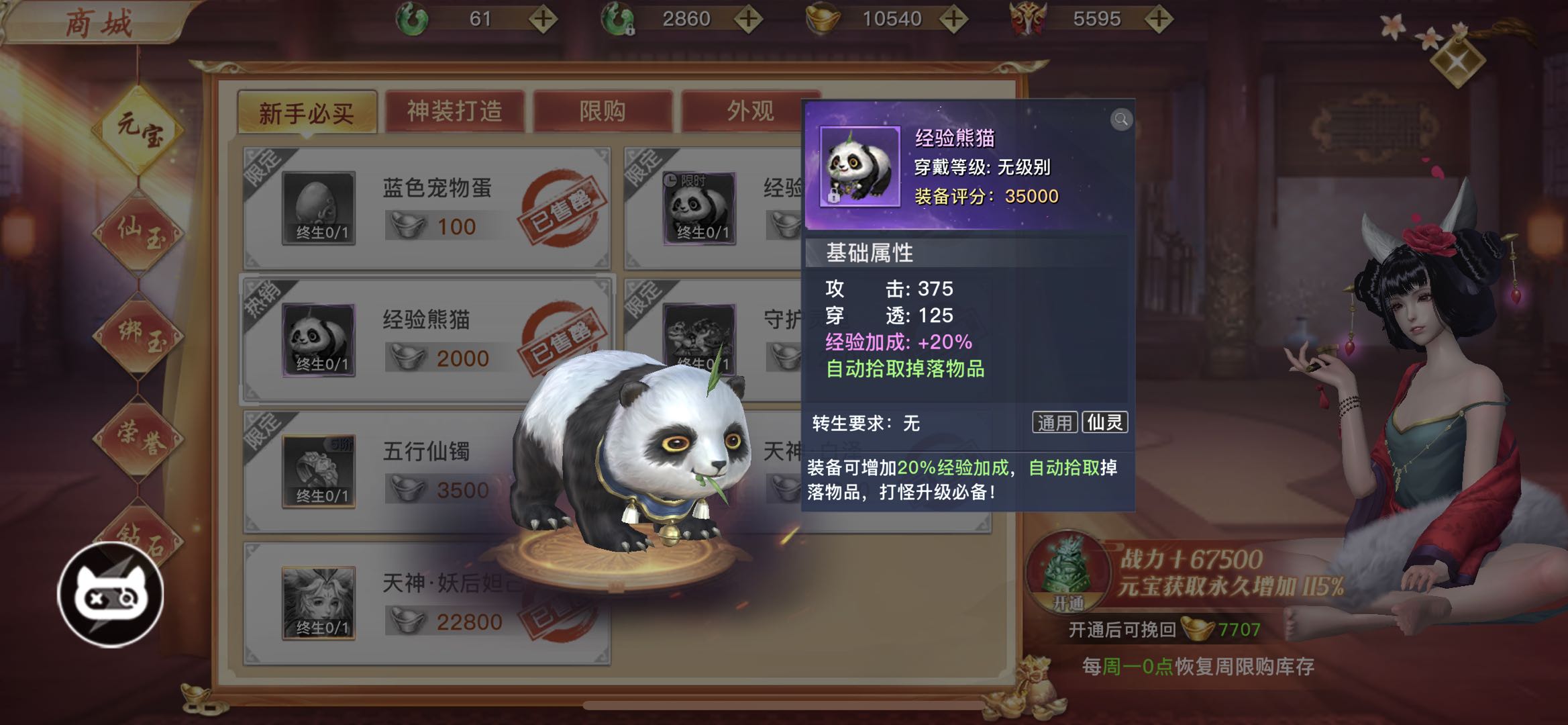Click the magnifier icon in the tooltip

pyautogui.click(x=1120, y=119)
